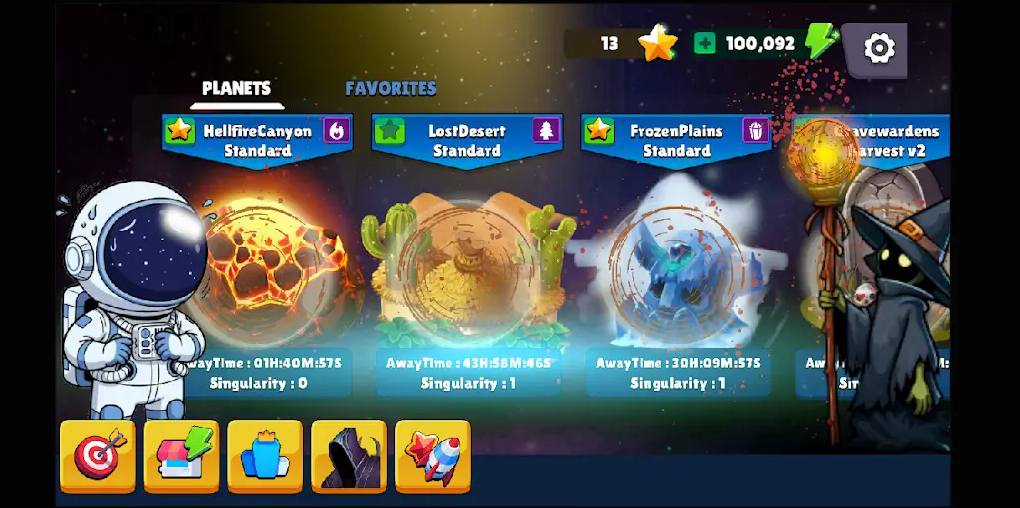
Task: Select the Planets tab
Action: 236,88
